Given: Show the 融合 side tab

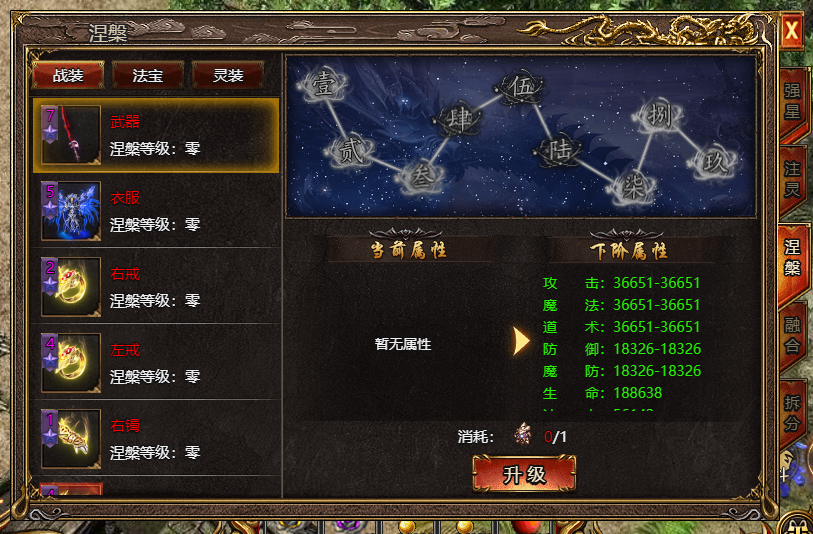Looking at the screenshot, I should tap(792, 335).
